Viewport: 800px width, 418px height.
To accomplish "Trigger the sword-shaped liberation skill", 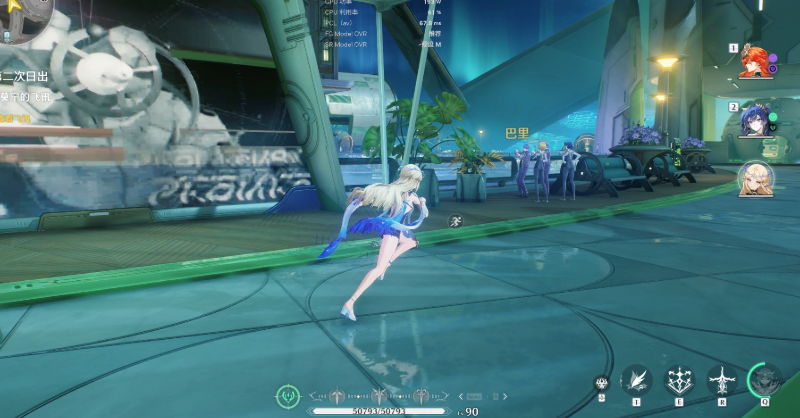I will click(722, 380).
